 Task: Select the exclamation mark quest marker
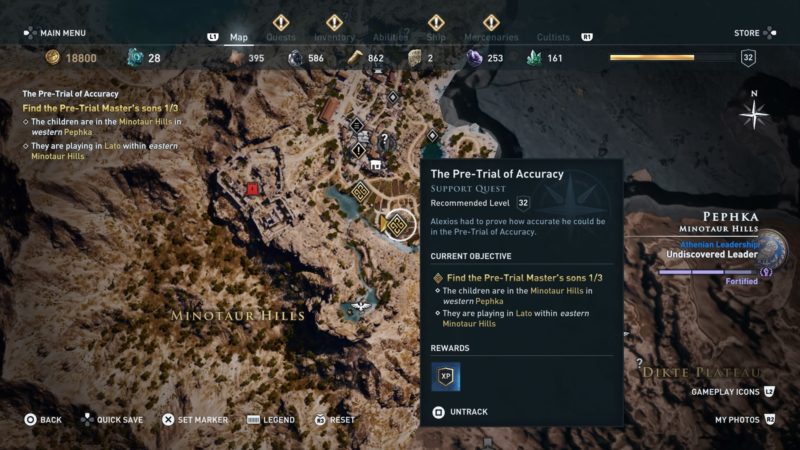pyautogui.click(x=358, y=149)
